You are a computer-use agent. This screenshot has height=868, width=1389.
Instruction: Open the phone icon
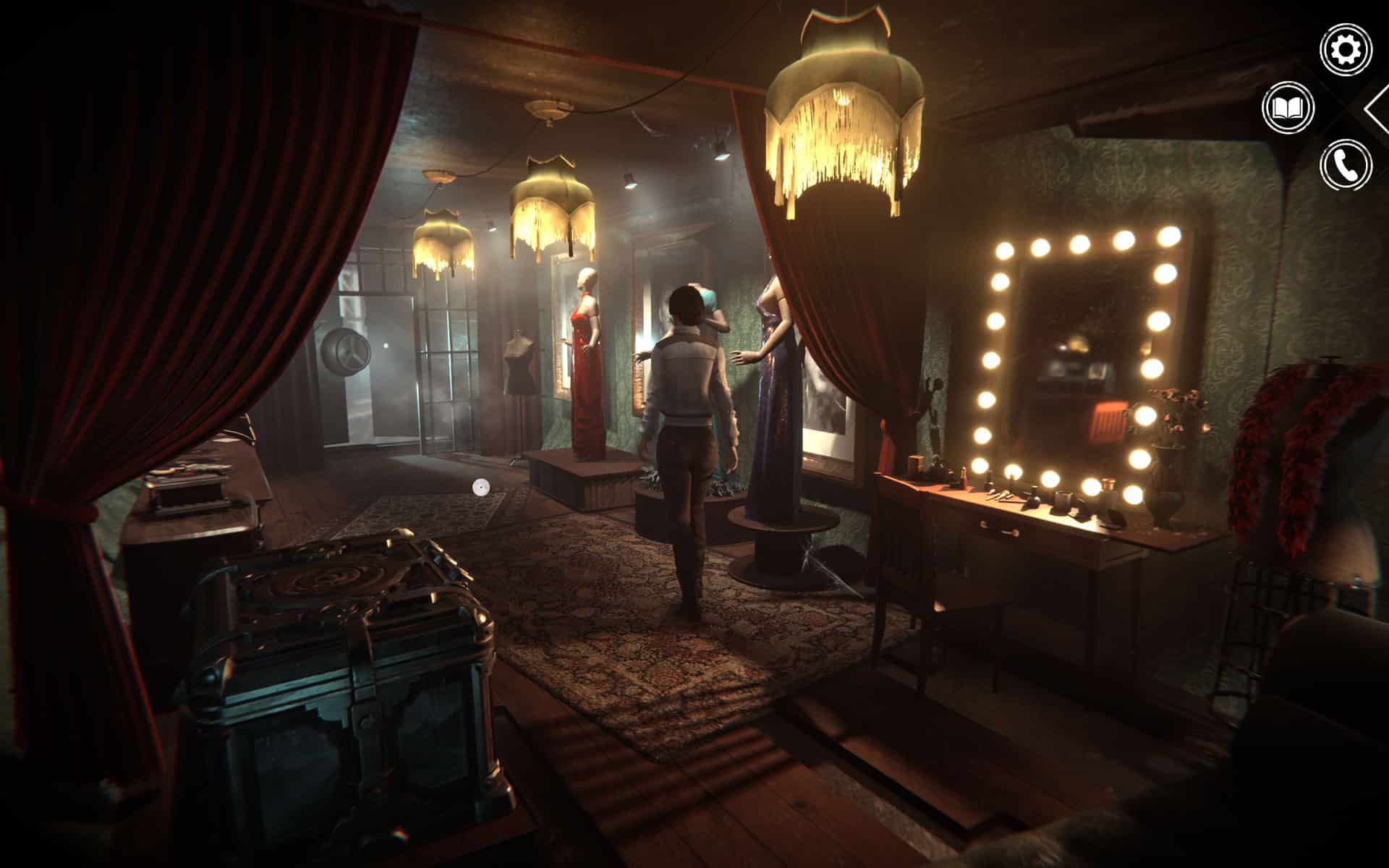[1346, 166]
